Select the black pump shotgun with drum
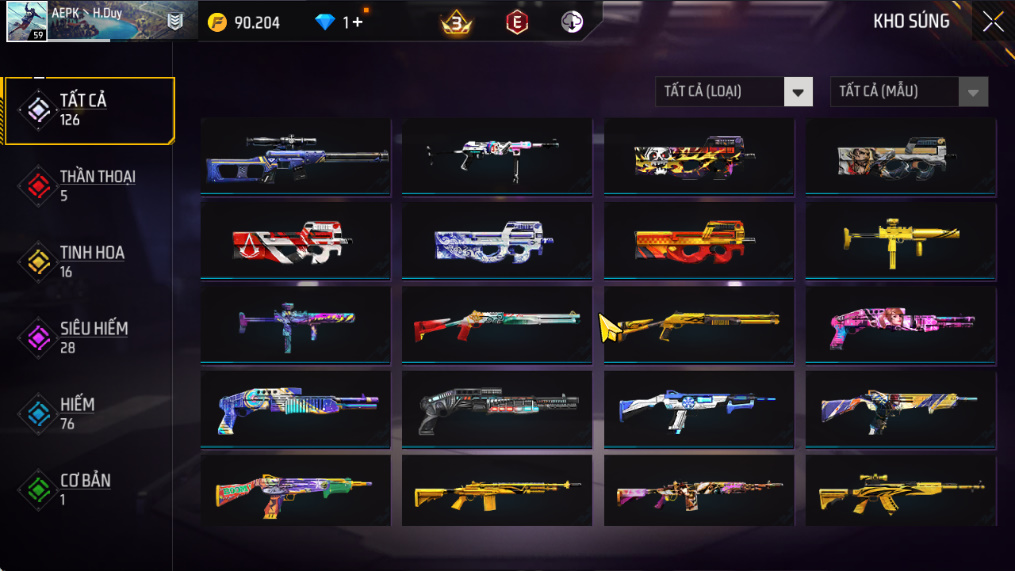Viewport: 1015px width, 571px height. [497, 408]
